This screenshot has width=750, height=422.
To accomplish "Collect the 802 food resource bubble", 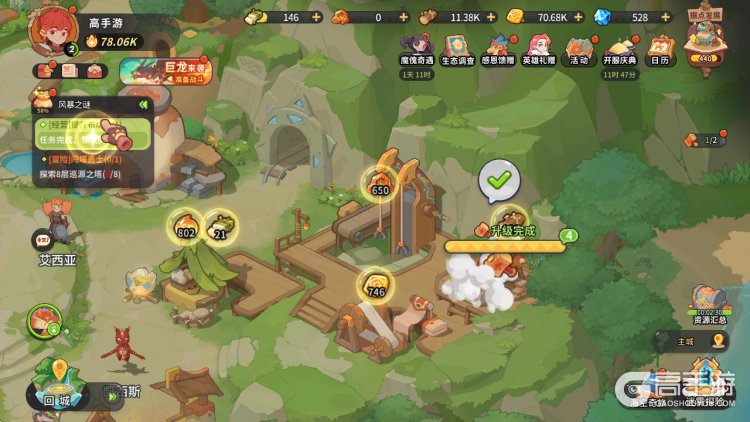I will point(185,227).
